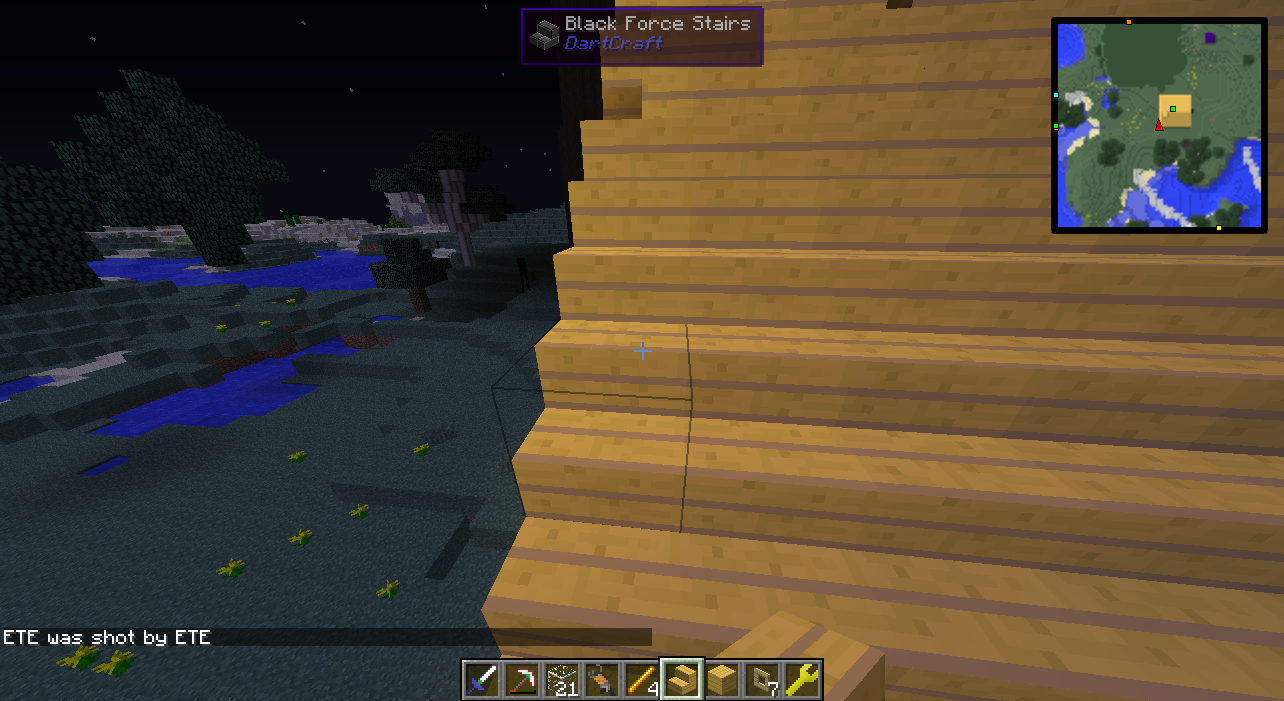Click the Black Force Stairs tooltip box
Image resolution: width=1284 pixels, height=701 pixels.
pos(641,36)
